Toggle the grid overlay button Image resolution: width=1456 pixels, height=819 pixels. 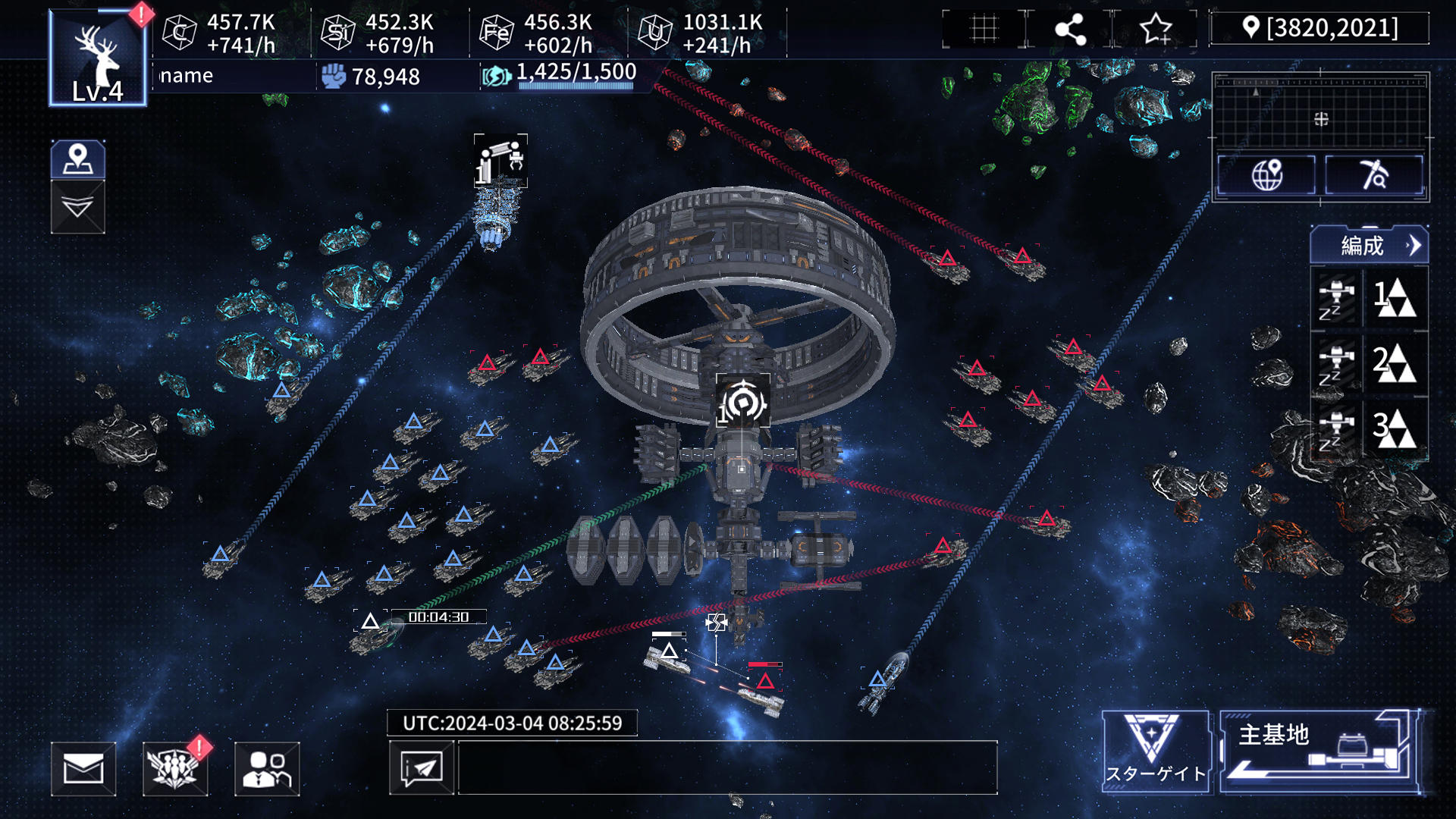tap(984, 30)
